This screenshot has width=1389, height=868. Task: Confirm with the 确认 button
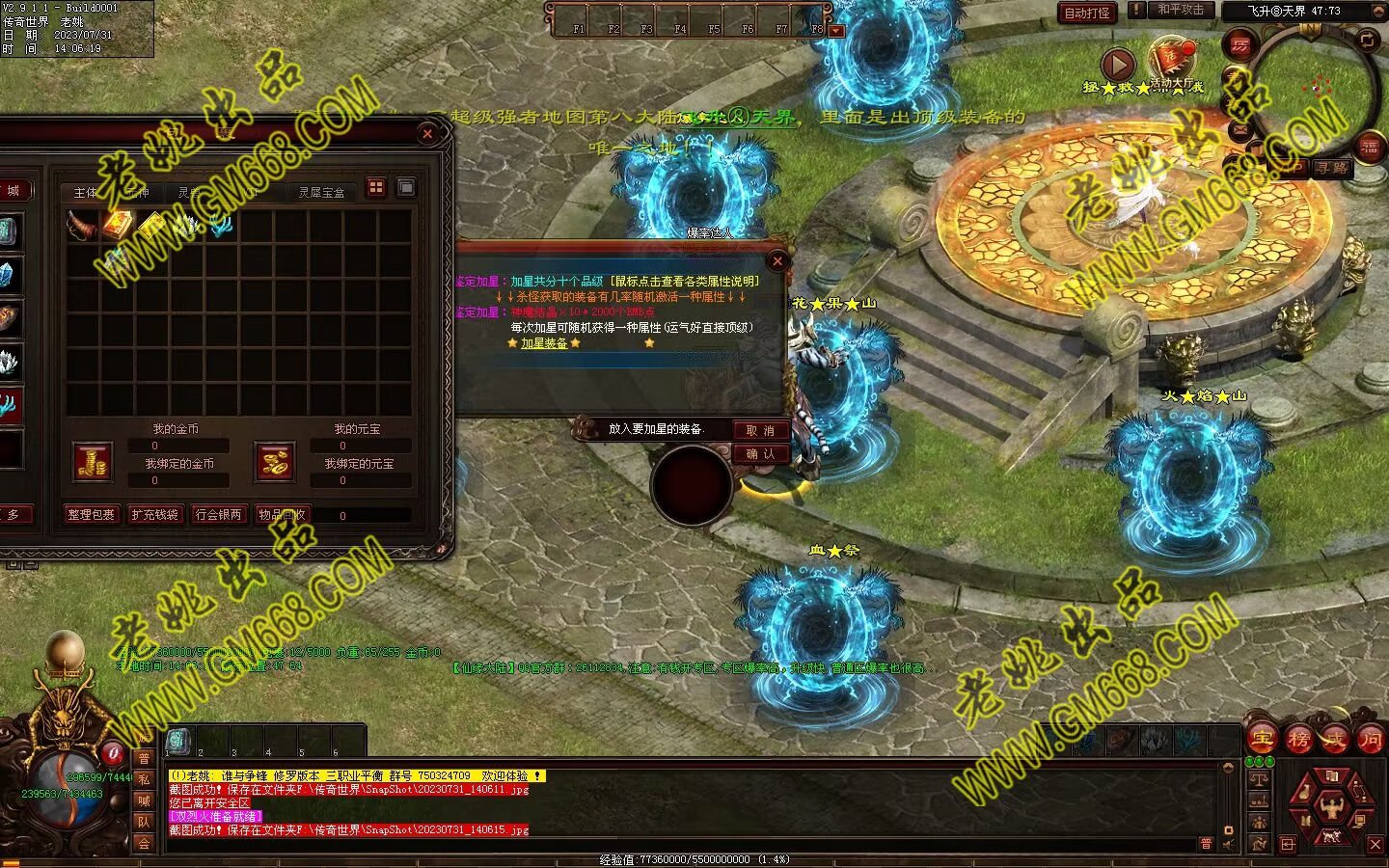(x=760, y=453)
